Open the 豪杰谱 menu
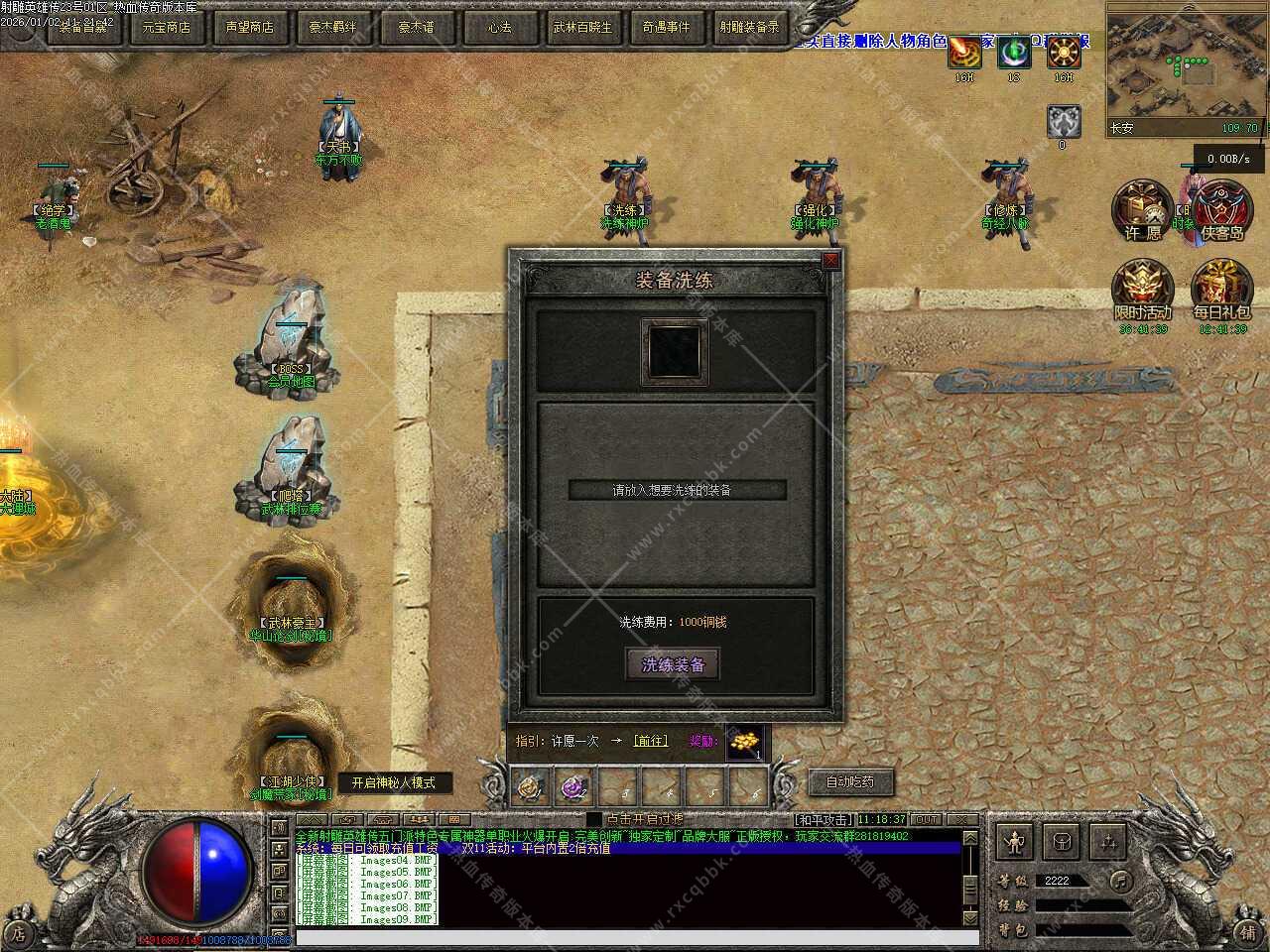This screenshot has width=1270, height=952. pyautogui.click(x=416, y=27)
